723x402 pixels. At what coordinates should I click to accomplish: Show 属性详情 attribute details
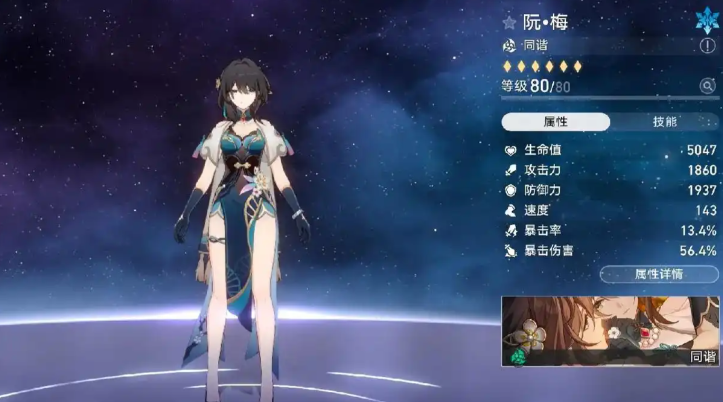[658, 274]
